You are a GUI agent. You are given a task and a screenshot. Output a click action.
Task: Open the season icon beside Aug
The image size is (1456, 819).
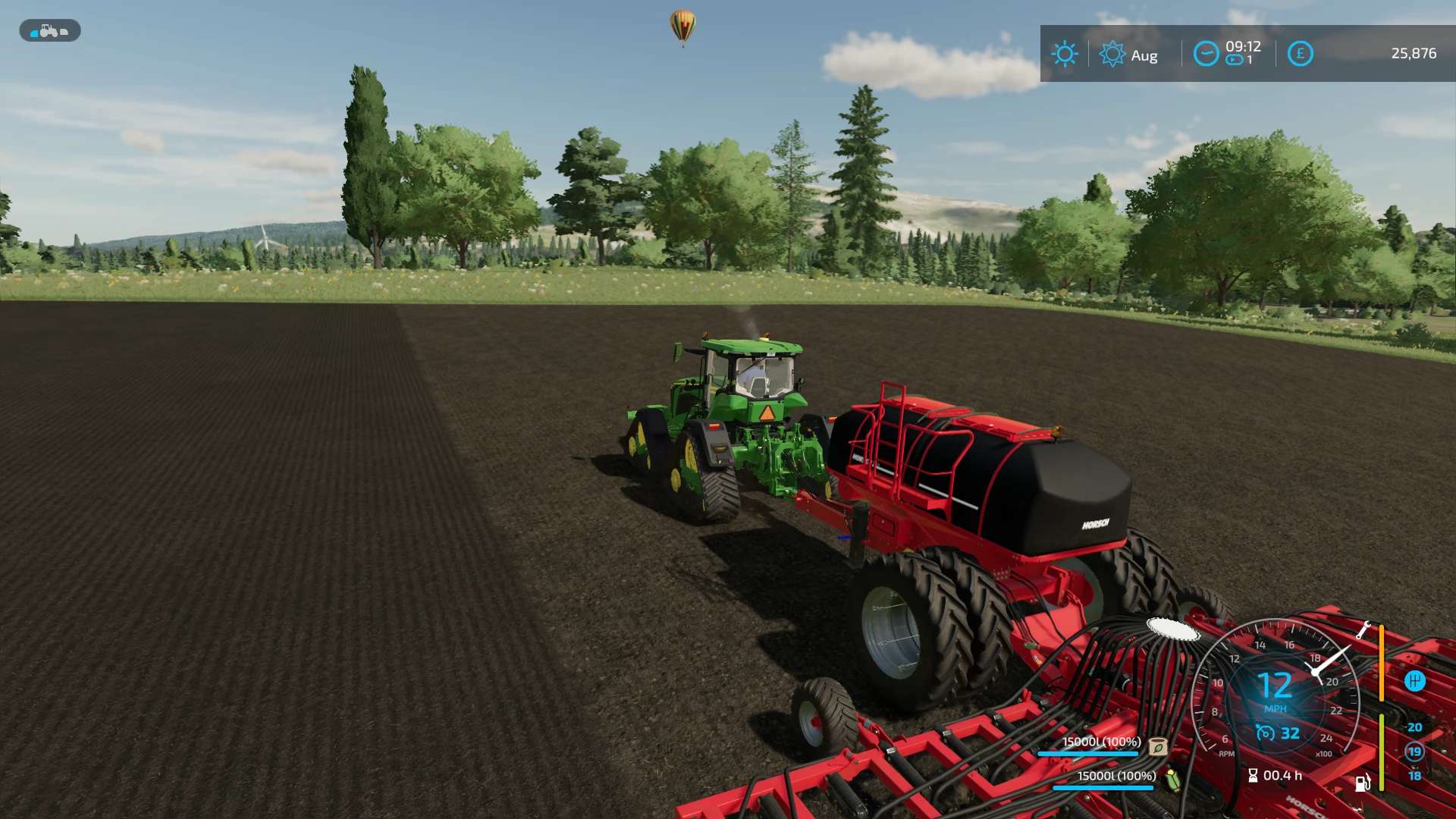1112,55
